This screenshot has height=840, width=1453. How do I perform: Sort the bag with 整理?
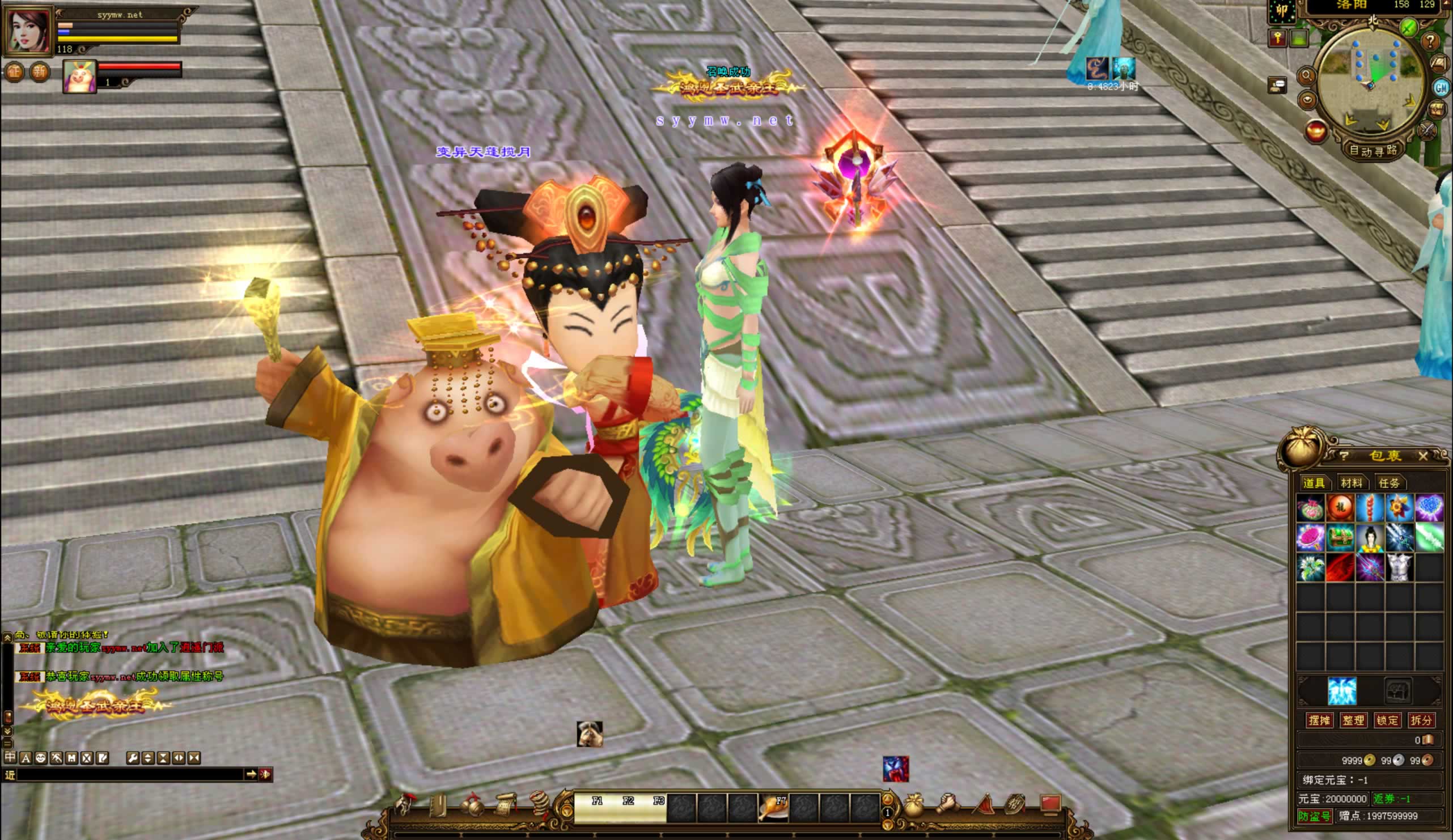coord(1353,720)
